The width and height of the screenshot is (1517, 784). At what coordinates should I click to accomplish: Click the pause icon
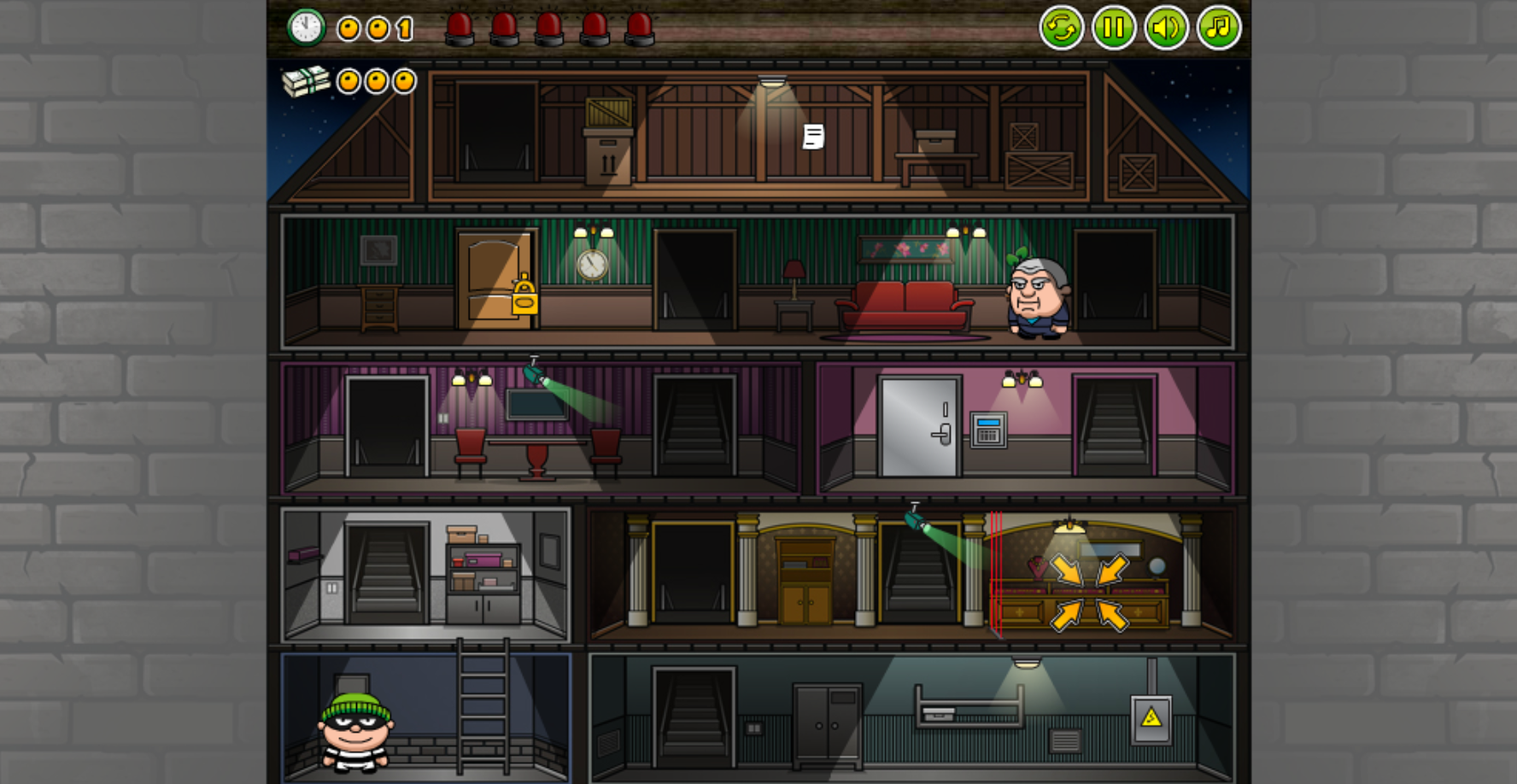pyautogui.click(x=1113, y=28)
